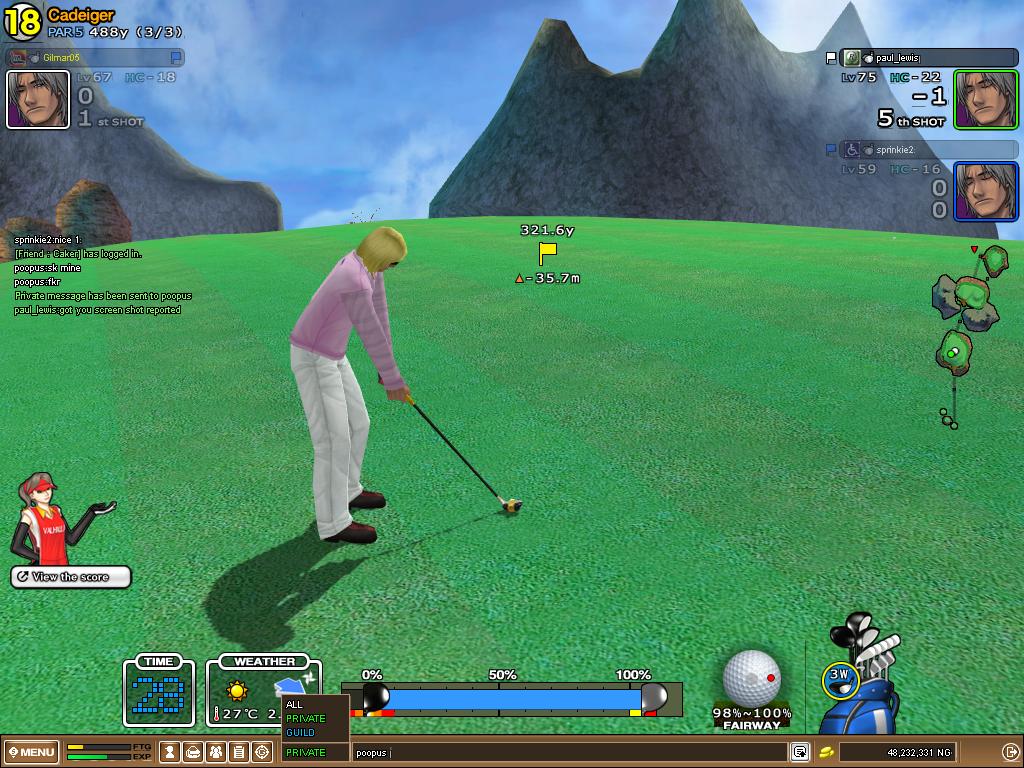Click the View the score button

(x=71, y=577)
